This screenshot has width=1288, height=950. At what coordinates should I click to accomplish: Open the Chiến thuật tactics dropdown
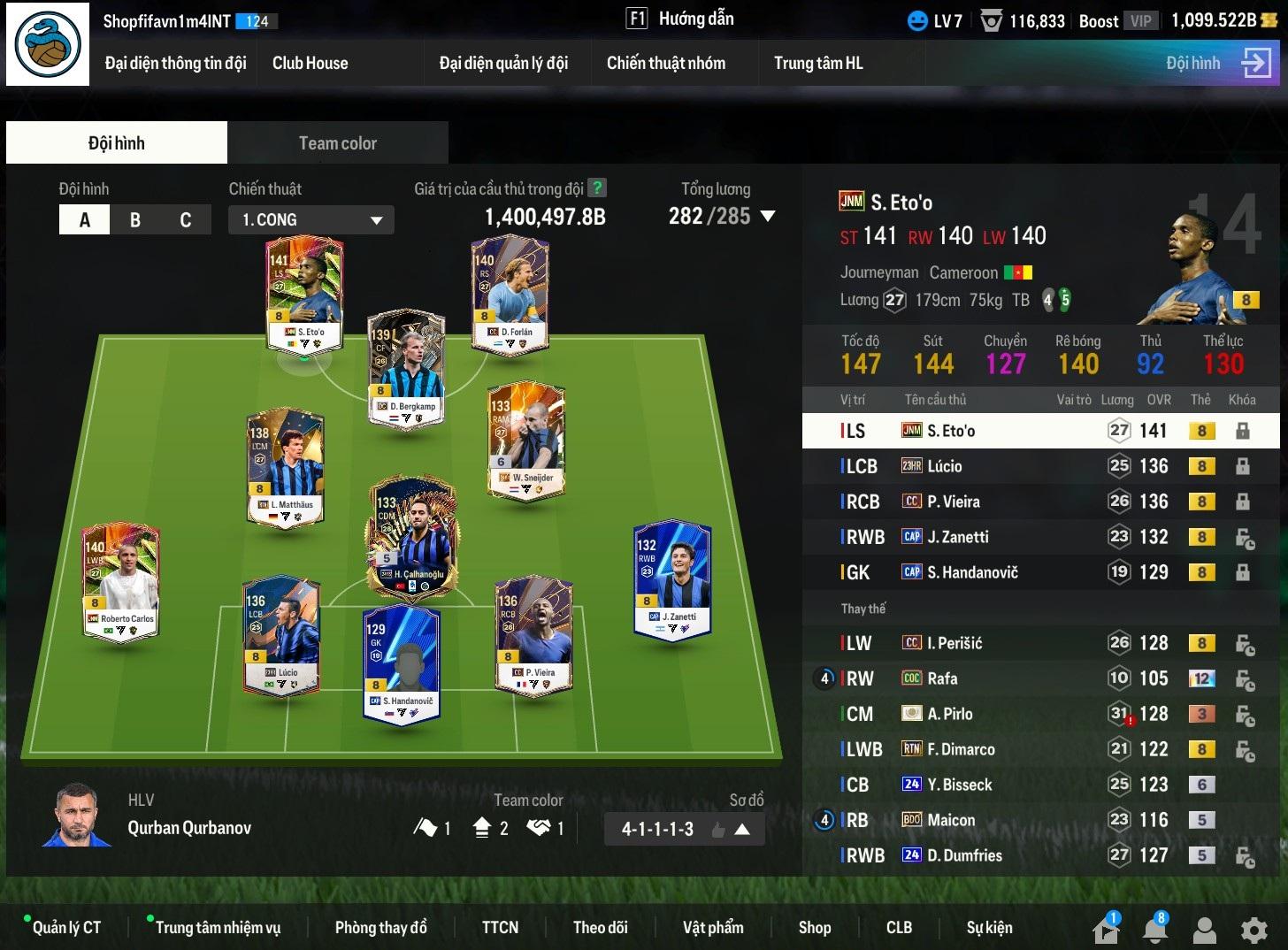coord(310,220)
